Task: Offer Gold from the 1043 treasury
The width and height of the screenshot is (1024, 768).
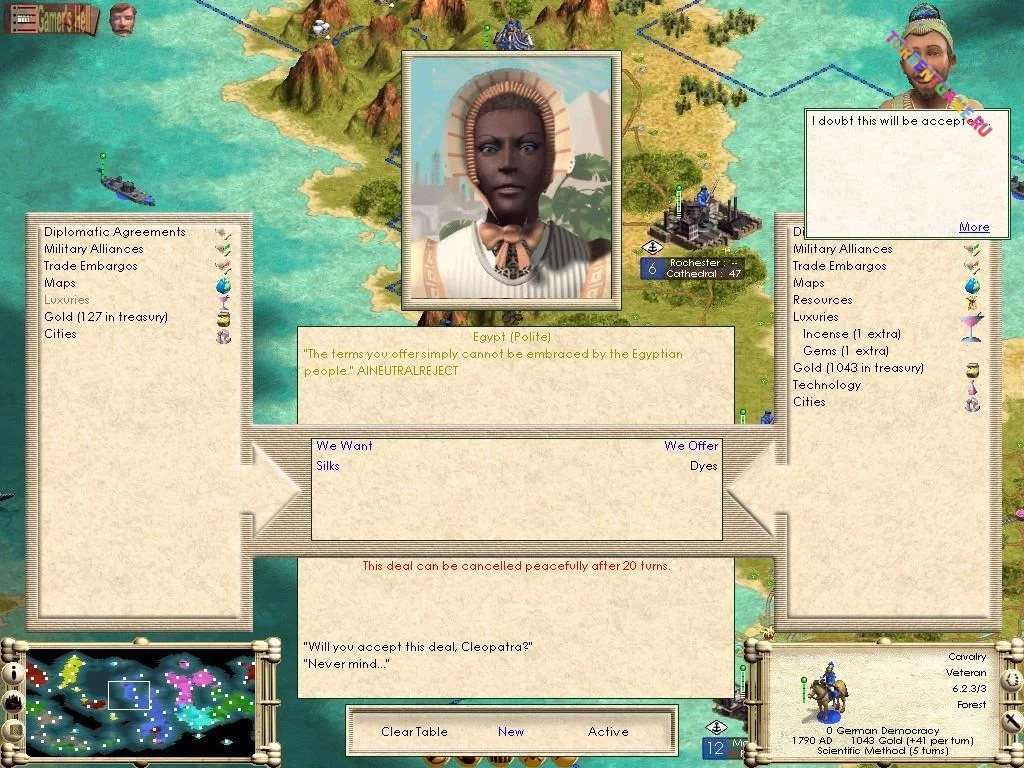Action: pyautogui.click(x=858, y=368)
